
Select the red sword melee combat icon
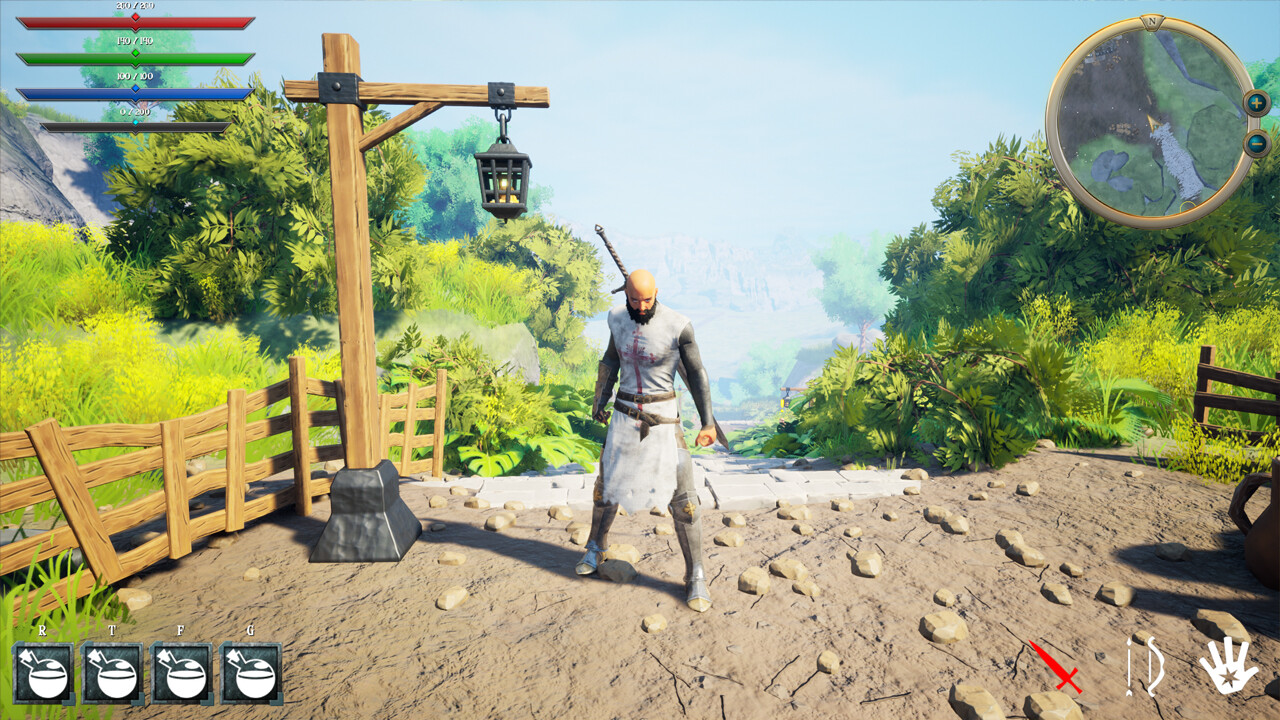[1056, 667]
